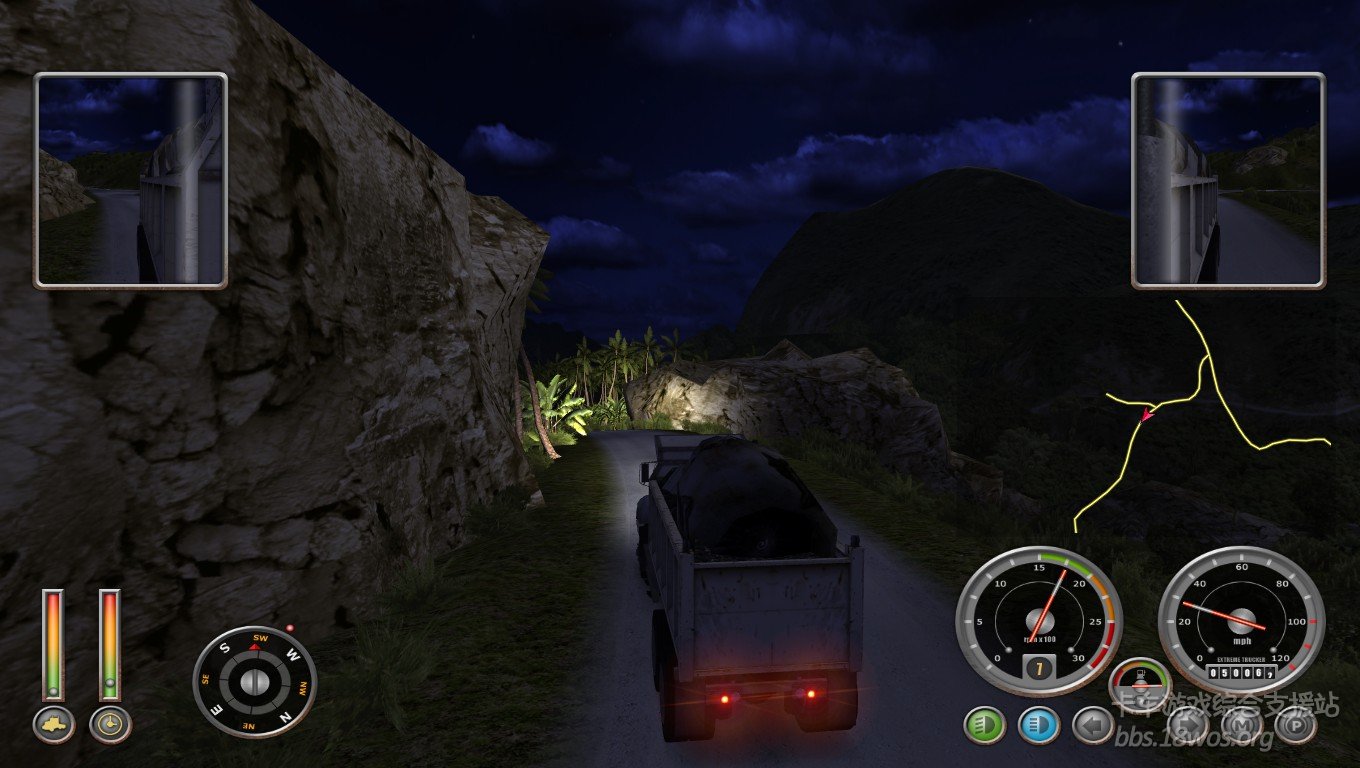The height and width of the screenshot is (768, 1360).
Task: Click the yellow clock time icon
Action: pos(110,724)
